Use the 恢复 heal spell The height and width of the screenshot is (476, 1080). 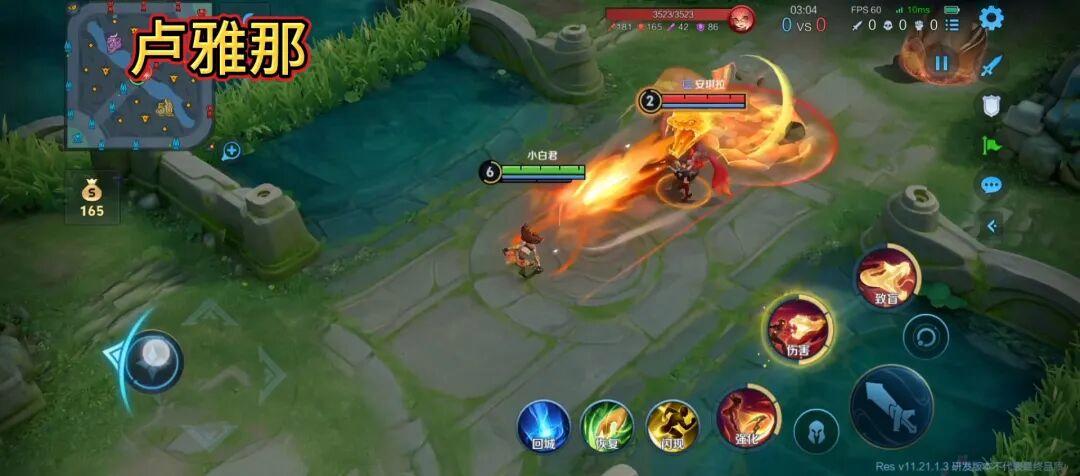[607, 425]
